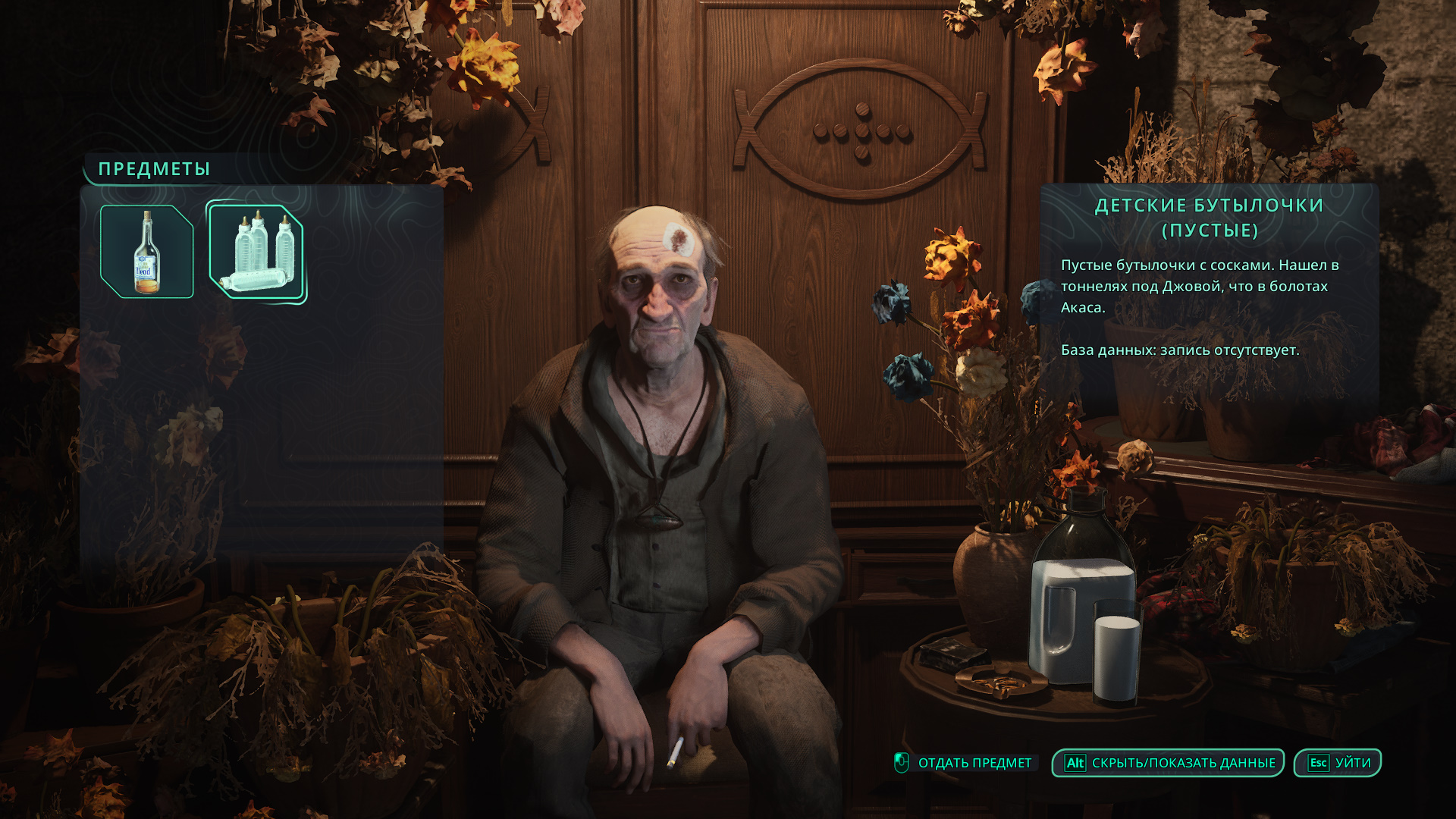
Task: Select the empty baby bottles slot
Action: click(x=256, y=252)
